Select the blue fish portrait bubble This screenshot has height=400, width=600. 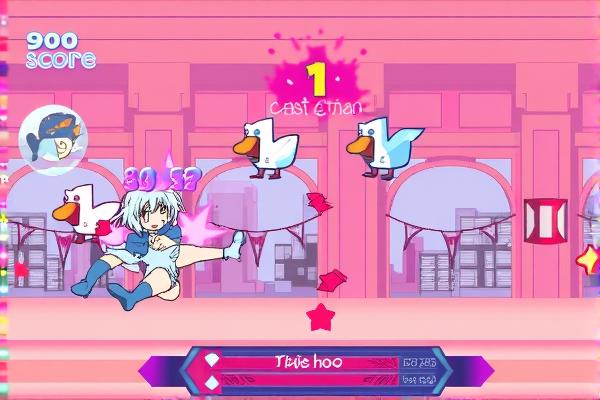(x=52, y=139)
